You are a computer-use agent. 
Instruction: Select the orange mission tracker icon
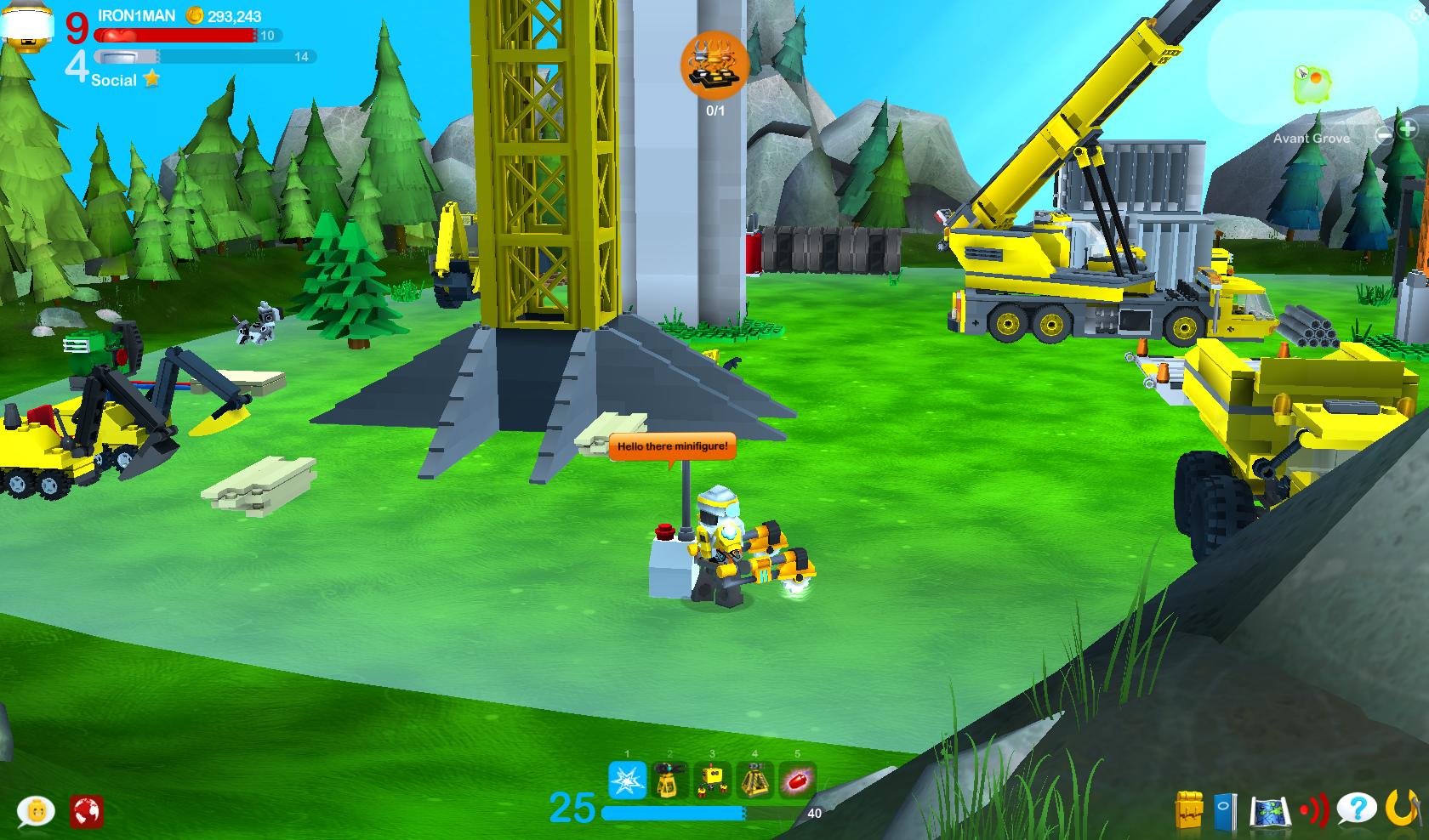[x=714, y=65]
